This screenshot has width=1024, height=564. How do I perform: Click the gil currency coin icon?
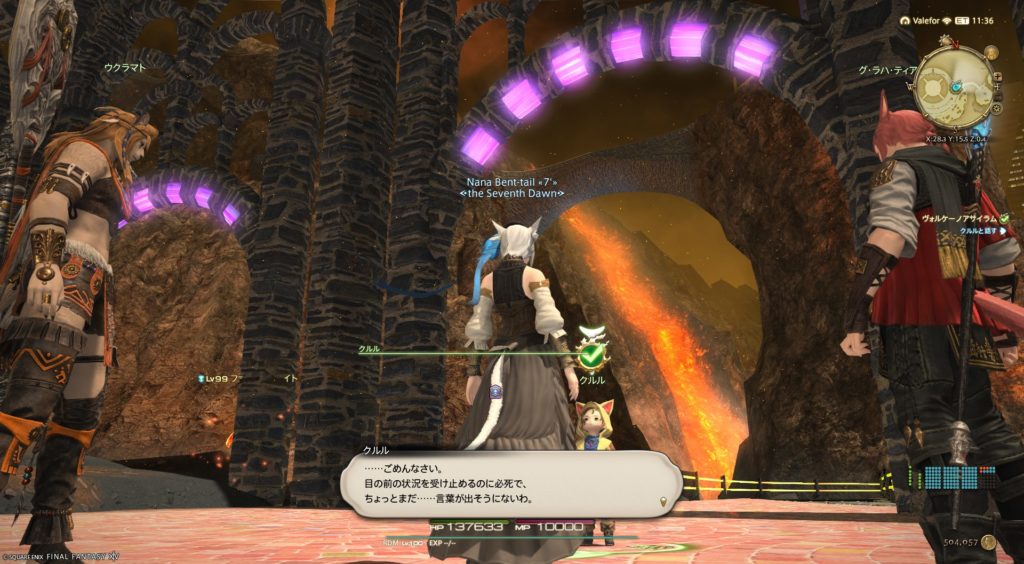(988, 542)
